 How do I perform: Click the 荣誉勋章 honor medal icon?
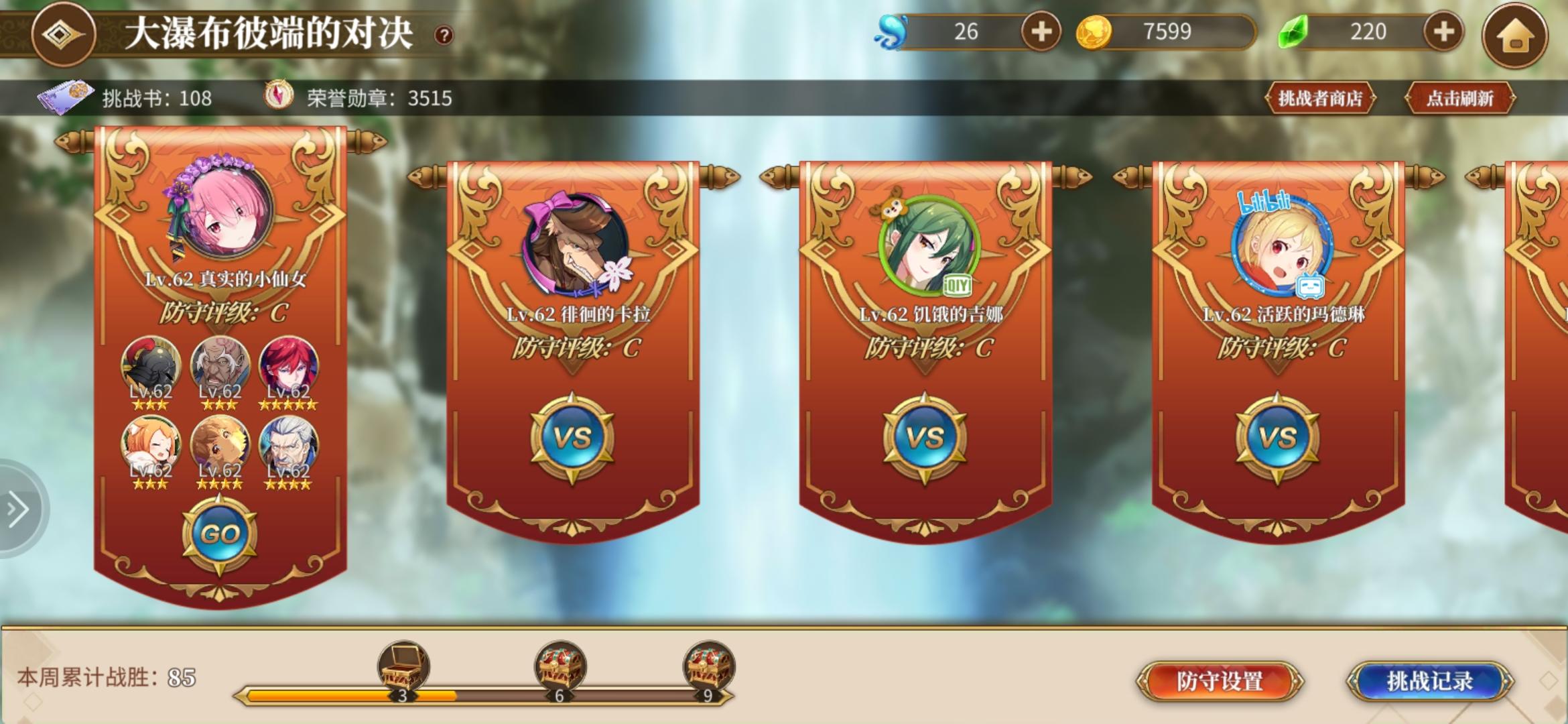[278, 95]
